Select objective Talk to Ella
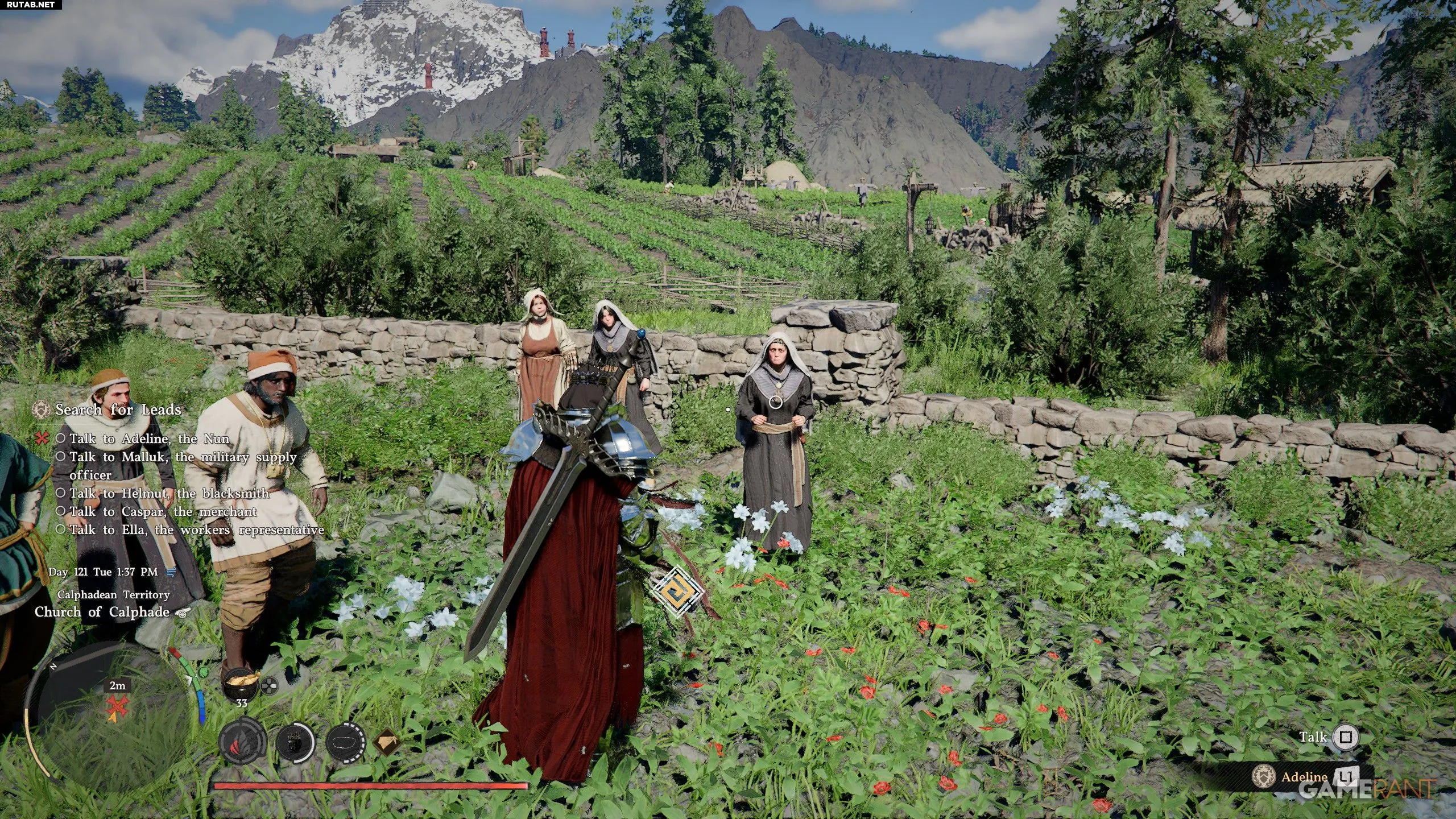 [x=196, y=530]
